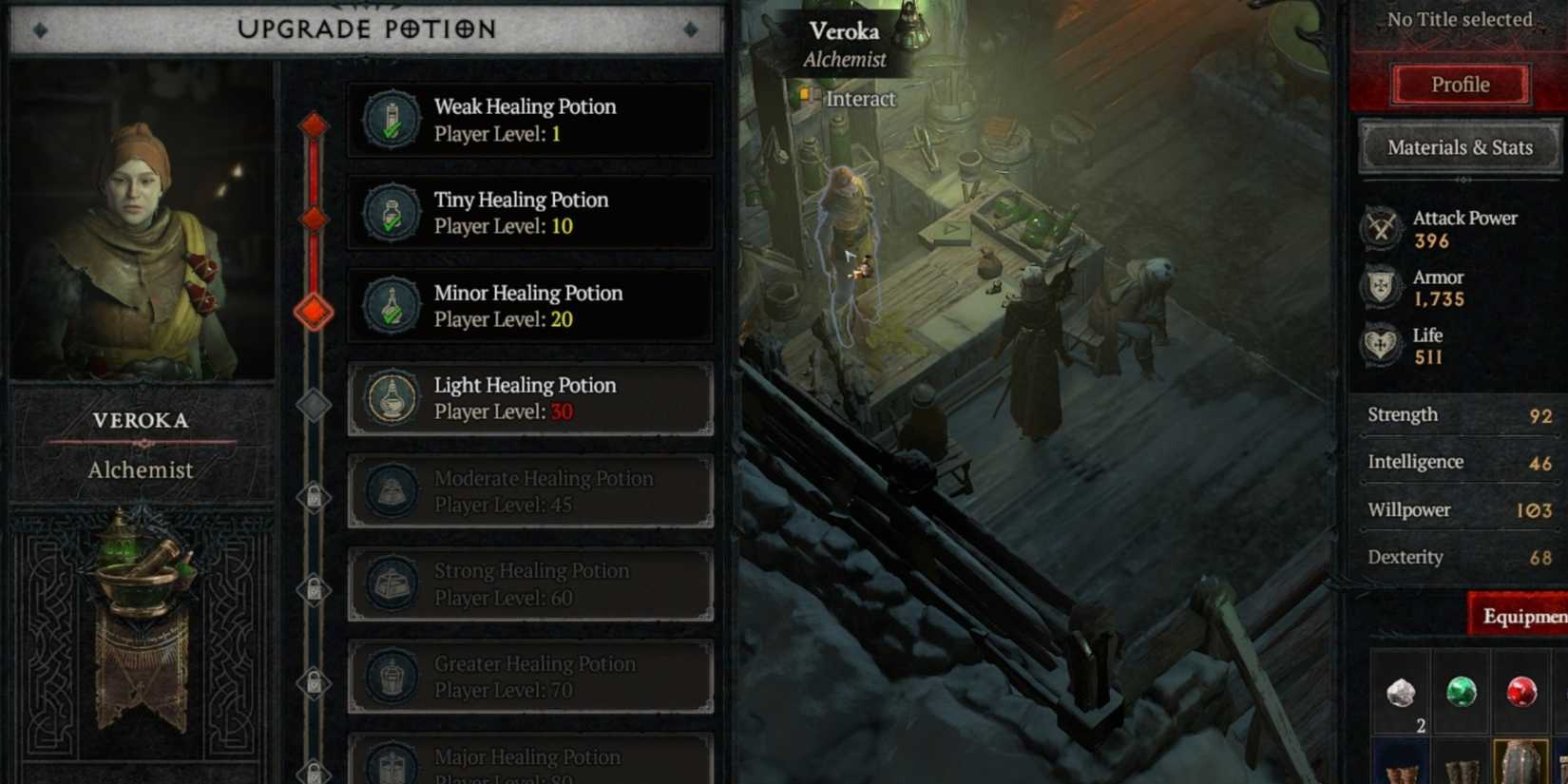Click the Life heart icon
Screen dimensions: 1568x784
pos(1381,346)
